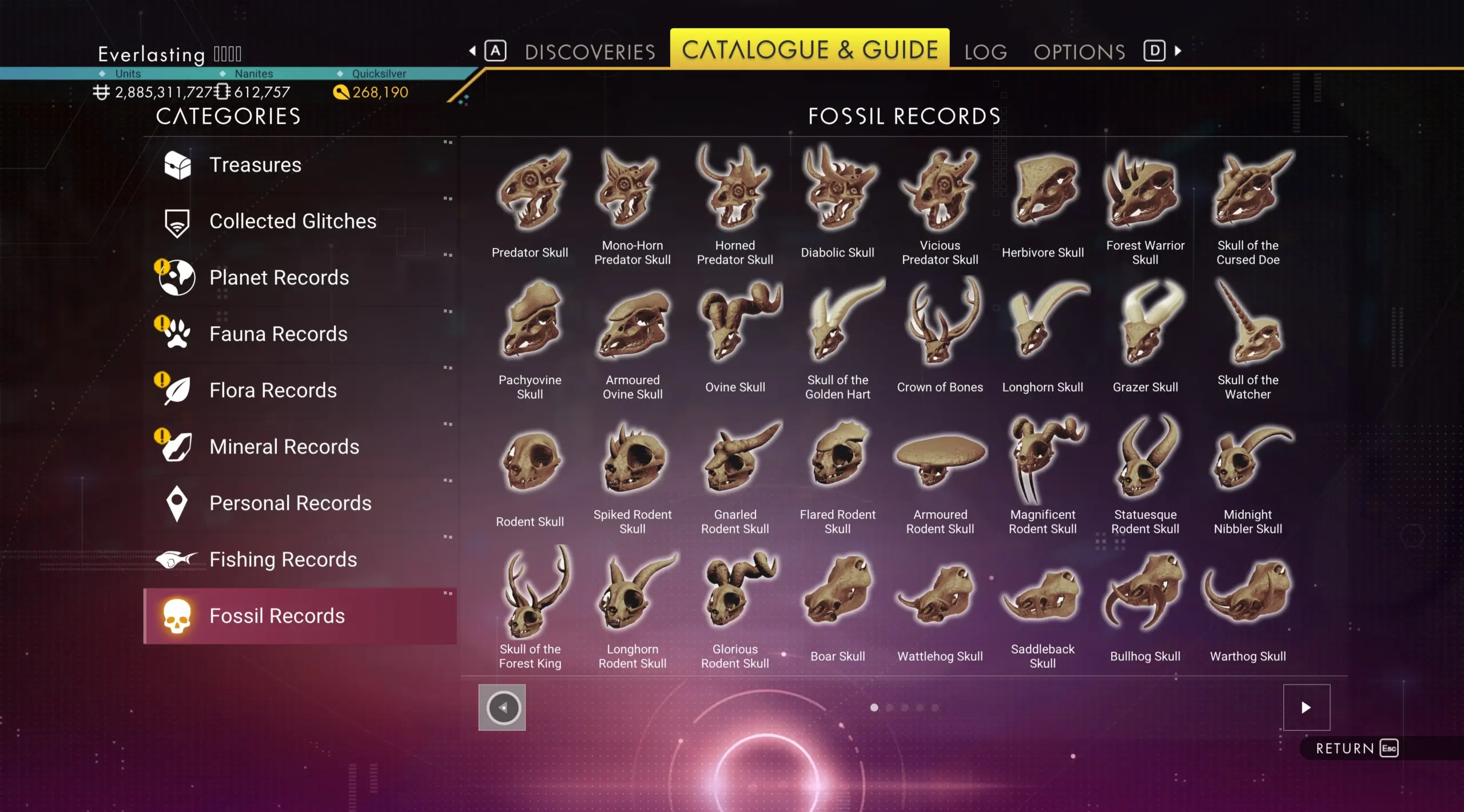Screen dimensions: 1464x812
Task: Select the Armoured Rodent Skull entry
Action: pyautogui.click(x=940, y=469)
